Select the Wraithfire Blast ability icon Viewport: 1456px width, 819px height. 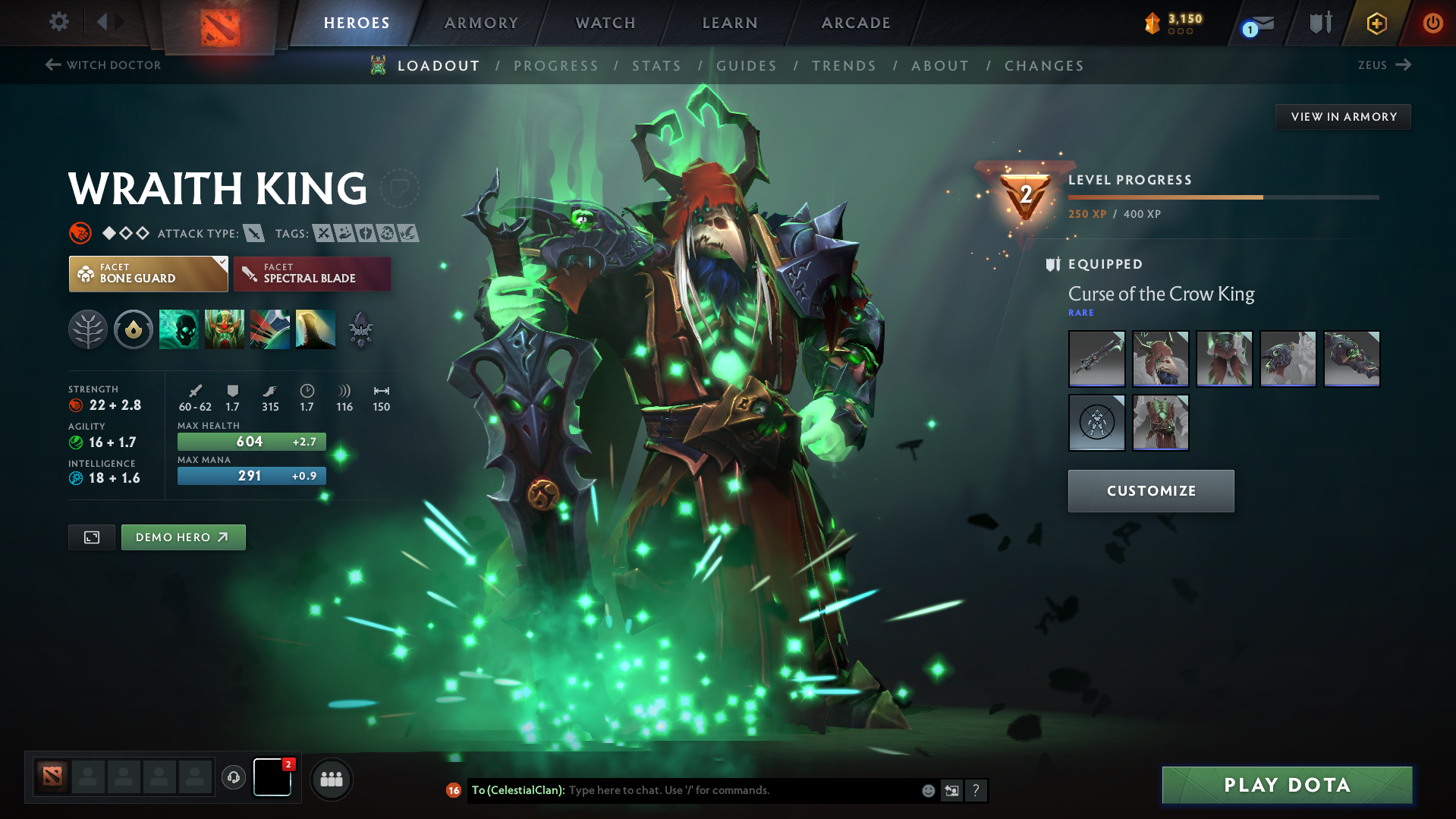pos(178,329)
